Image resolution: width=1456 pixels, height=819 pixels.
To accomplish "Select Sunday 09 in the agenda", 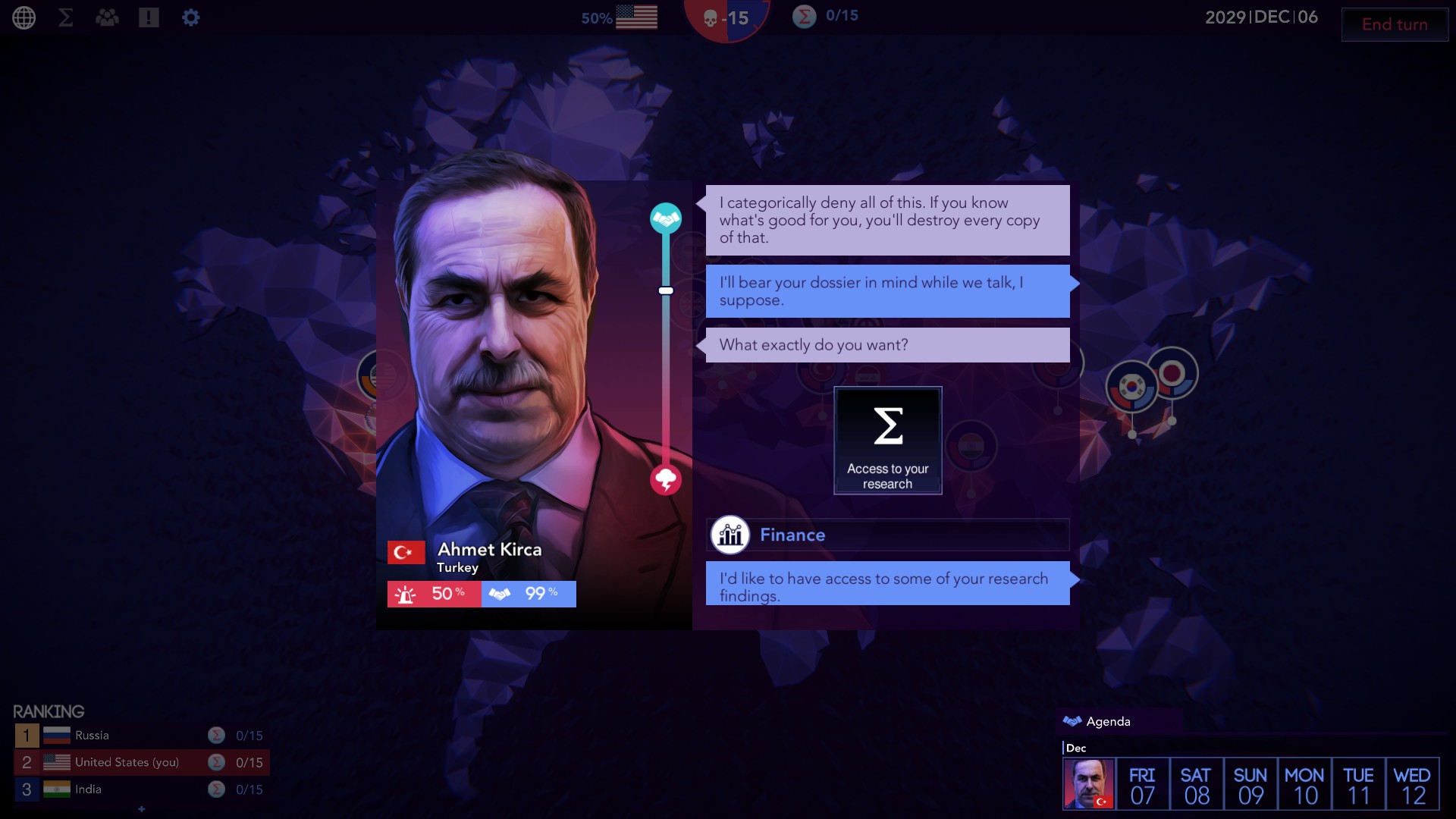I will click(1250, 784).
